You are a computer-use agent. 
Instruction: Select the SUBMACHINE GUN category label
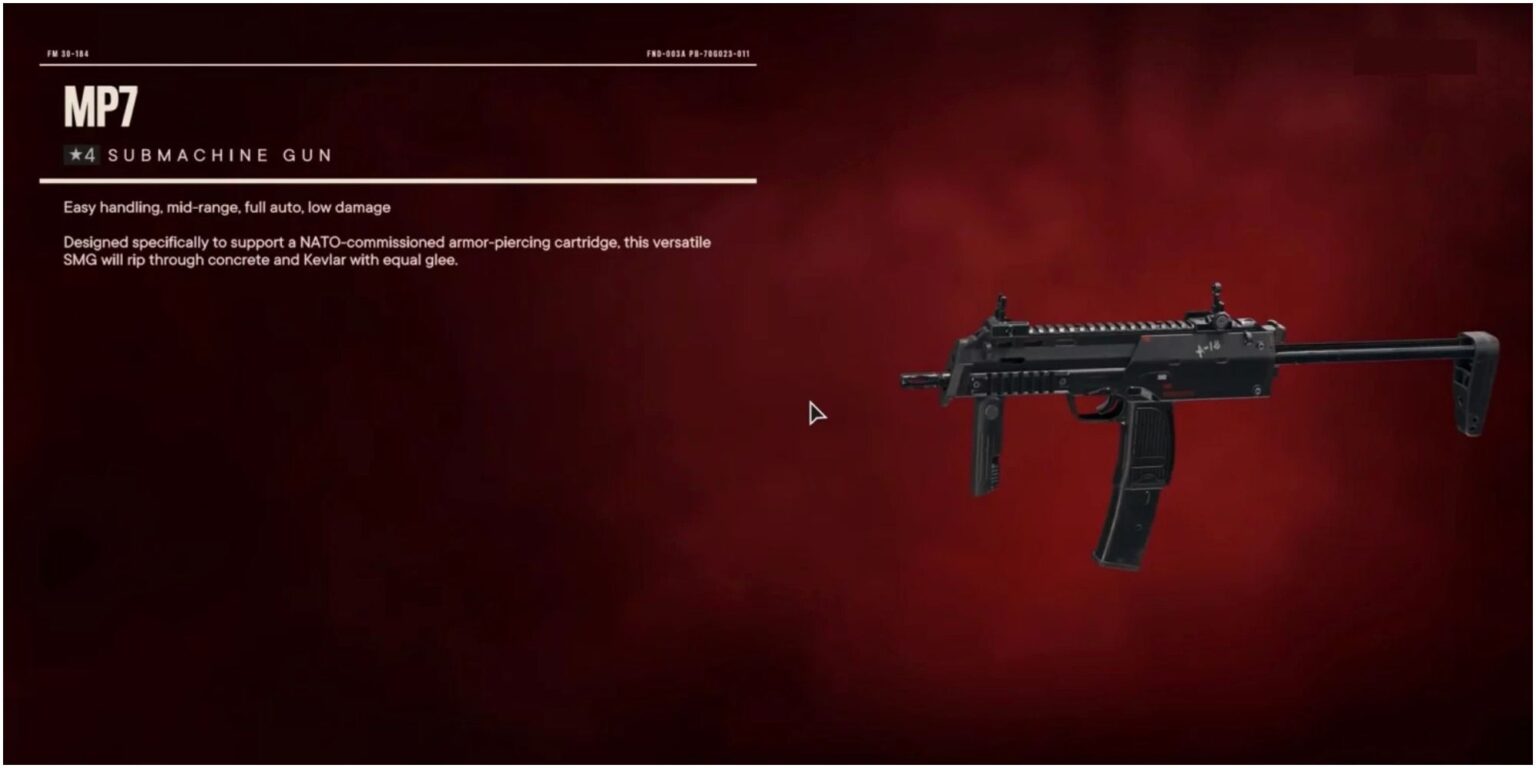pos(220,156)
